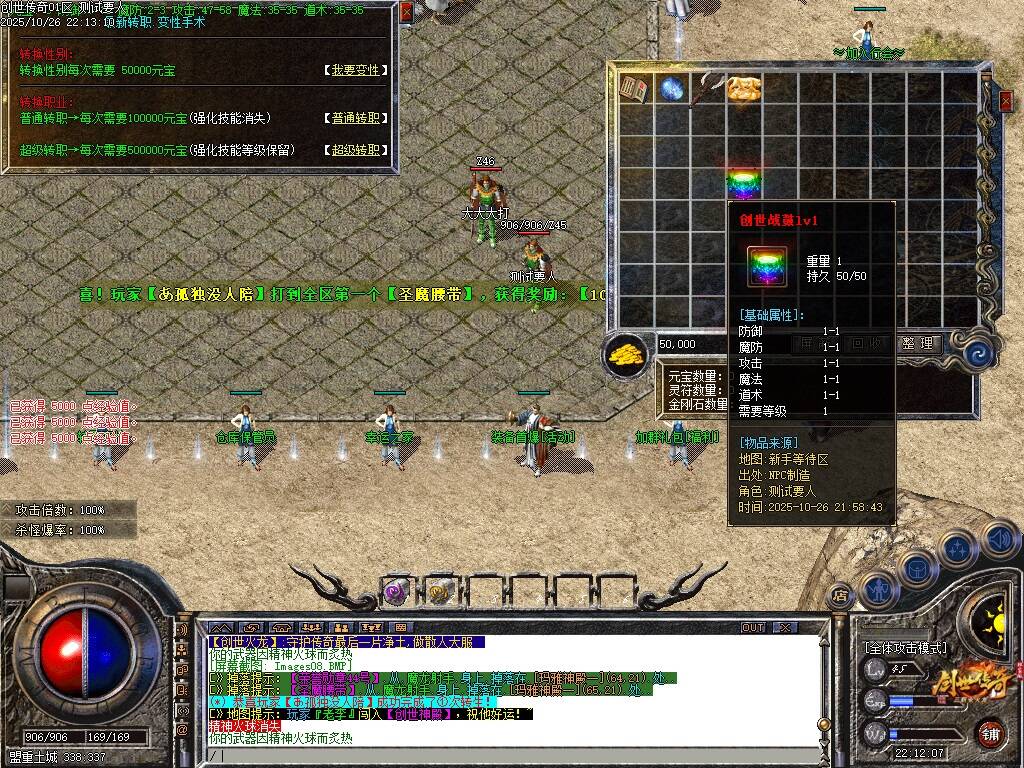The image size is (1024, 768).
Task: Click the 整理 sort button in the bag
Action: pyautogui.click(x=917, y=343)
